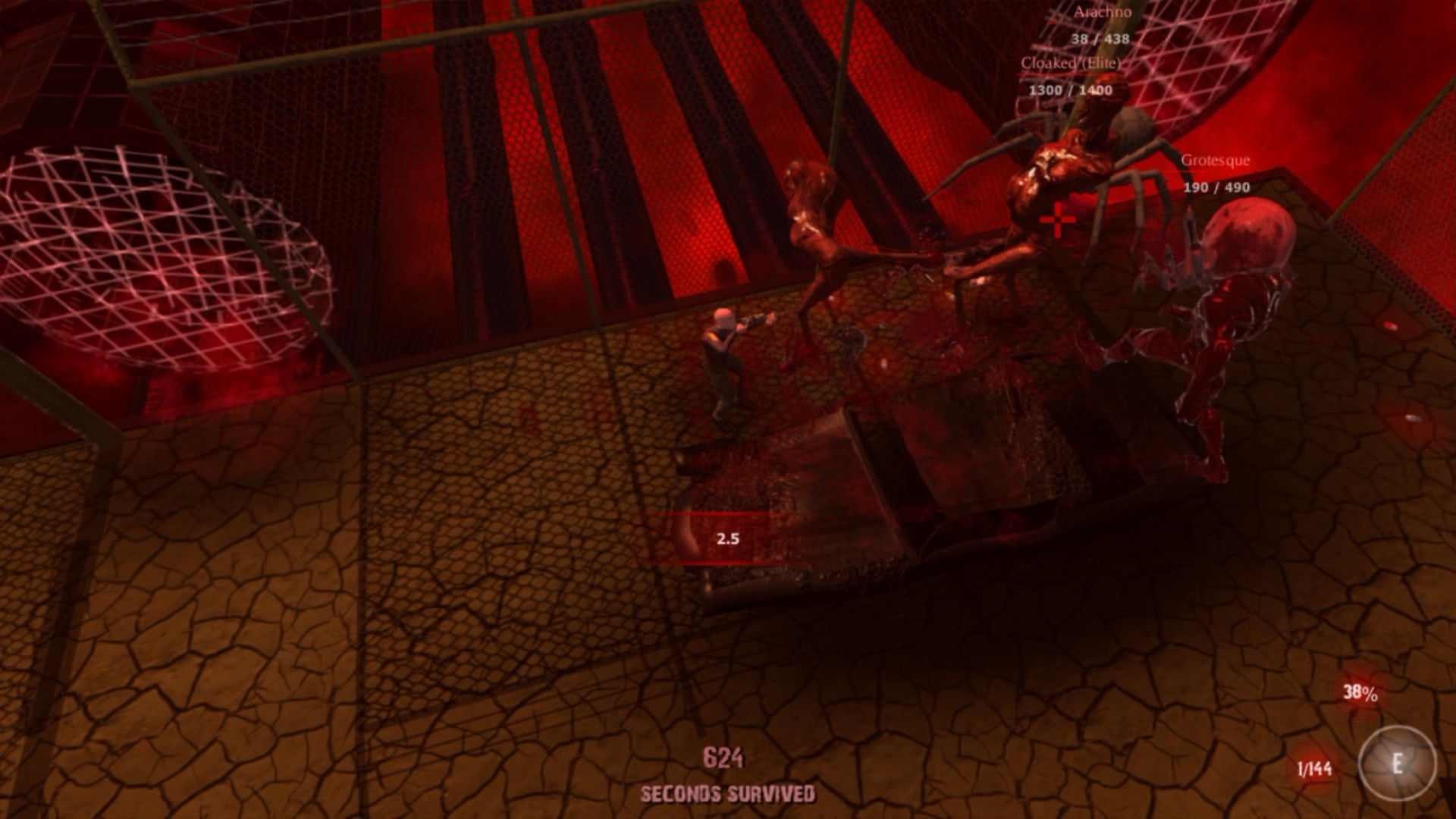Click the Cloaked (Elite) nameplate
The height and width of the screenshot is (819, 1456).
tap(1071, 64)
